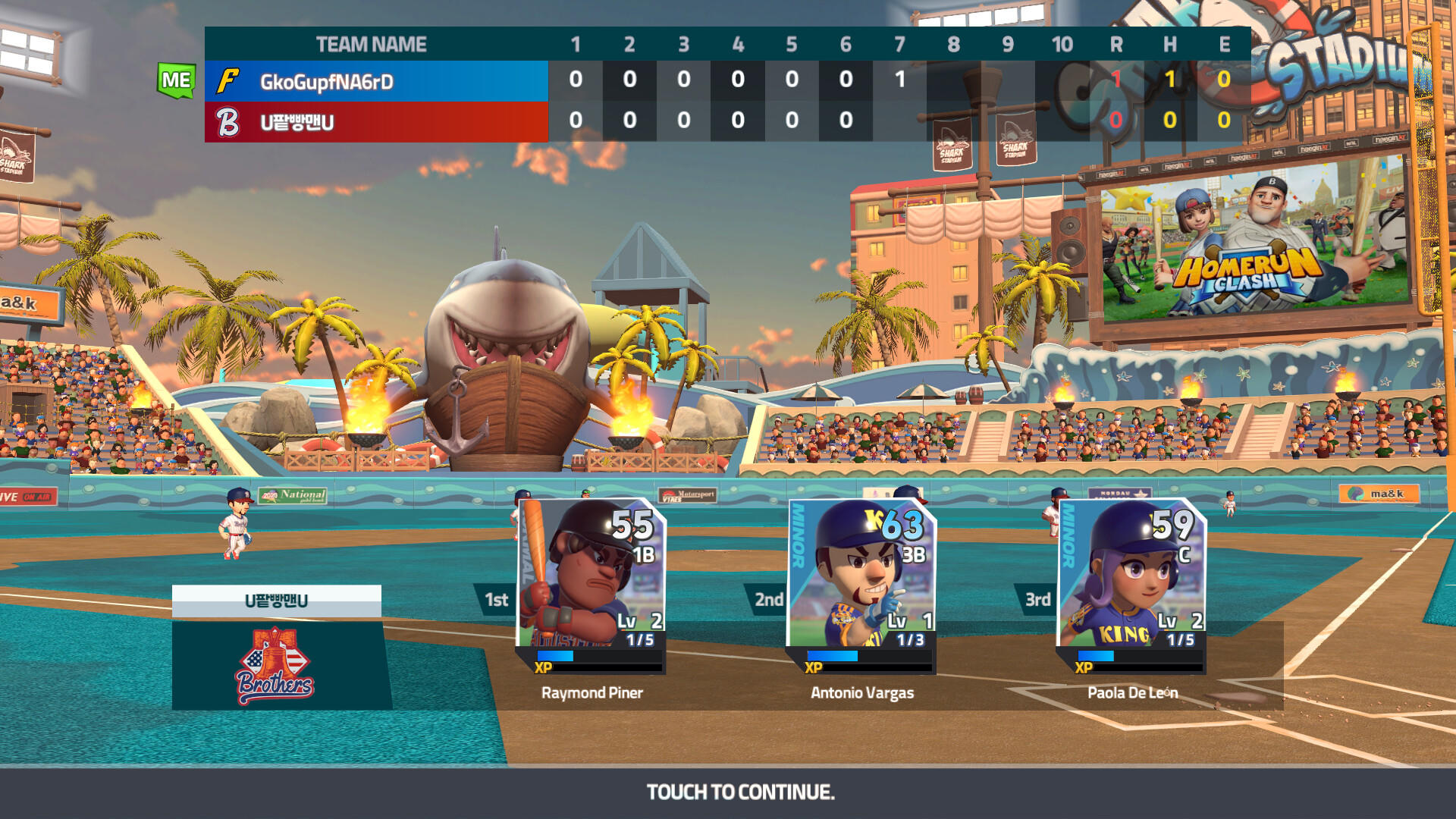
Task: Expand the inning 7 score cell
Action: click(902, 76)
